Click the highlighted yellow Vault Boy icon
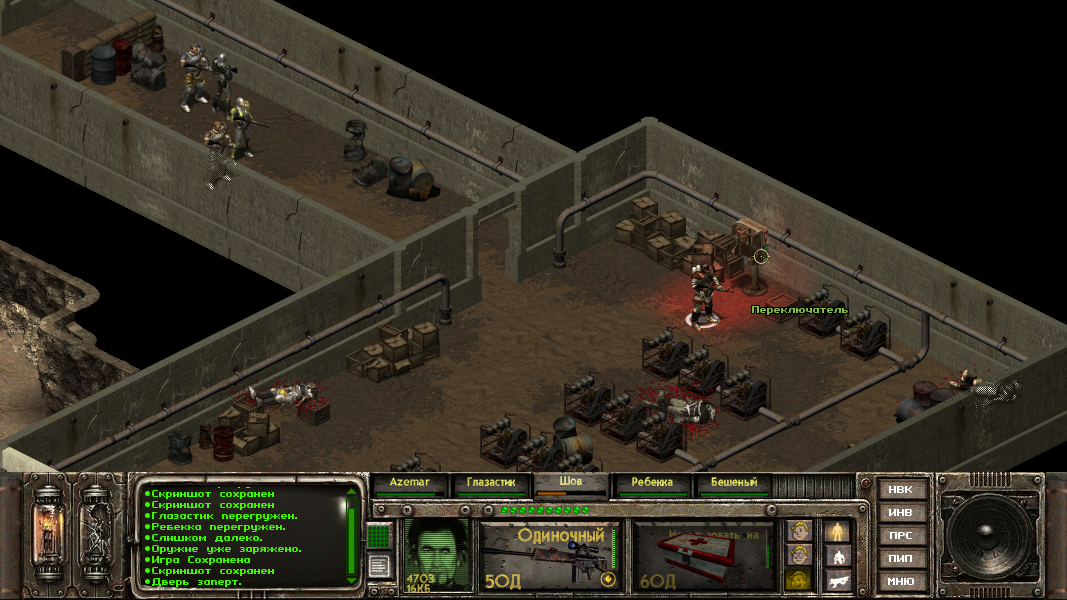1067x600 pixels. click(x=797, y=579)
